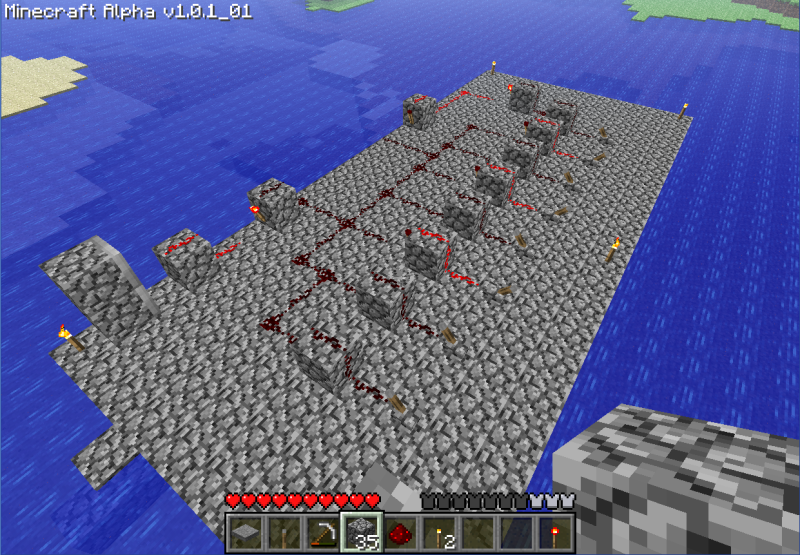
Task: Select the stone pressure plate hotbar slot
Action: point(246,531)
